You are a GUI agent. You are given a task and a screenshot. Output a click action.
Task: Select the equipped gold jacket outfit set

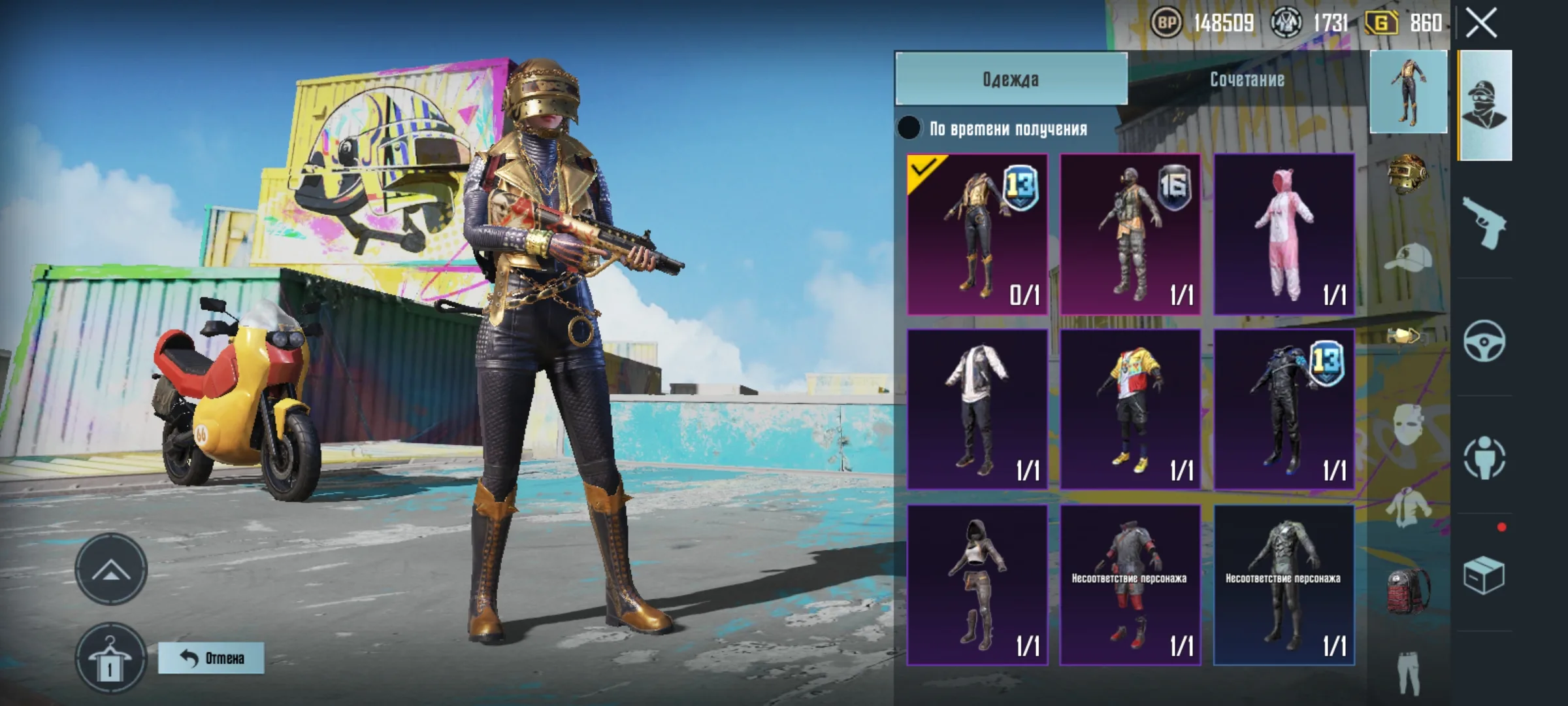[977, 234]
